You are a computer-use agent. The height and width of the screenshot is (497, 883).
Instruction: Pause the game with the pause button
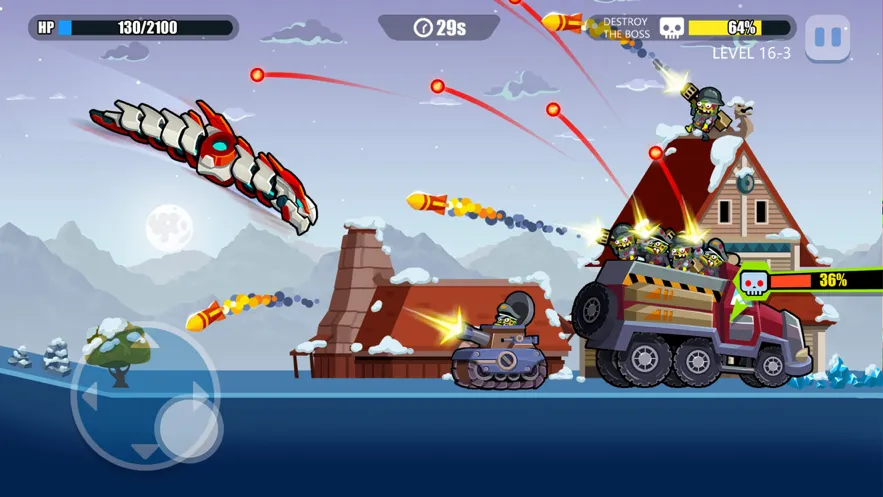[827, 38]
